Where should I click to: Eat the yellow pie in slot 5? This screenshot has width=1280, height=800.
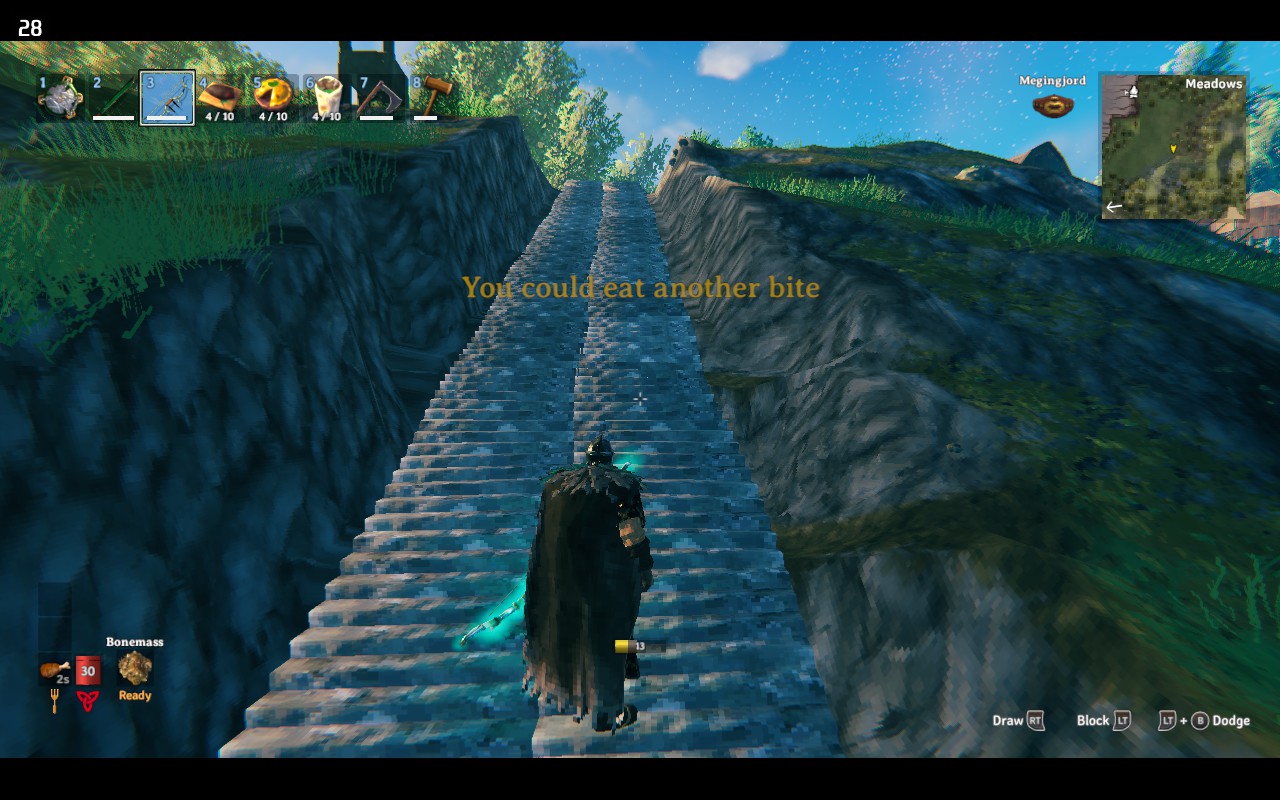click(273, 96)
